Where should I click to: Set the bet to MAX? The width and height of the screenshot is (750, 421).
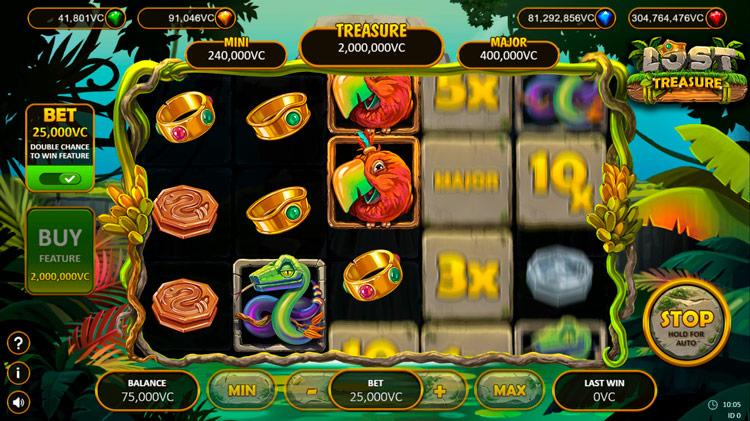tap(509, 390)
